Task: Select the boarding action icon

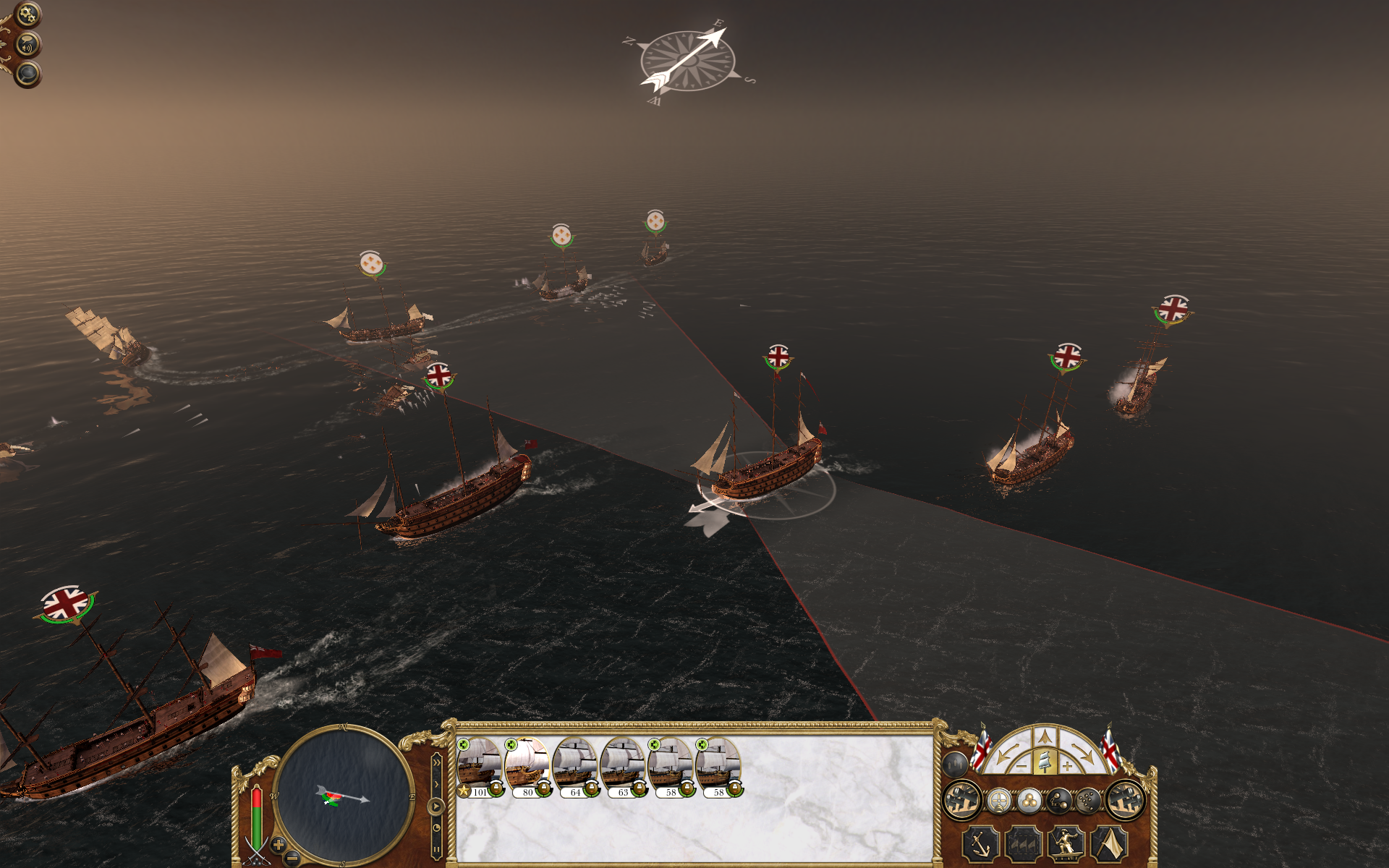Action: click(x=1065, y=845)
